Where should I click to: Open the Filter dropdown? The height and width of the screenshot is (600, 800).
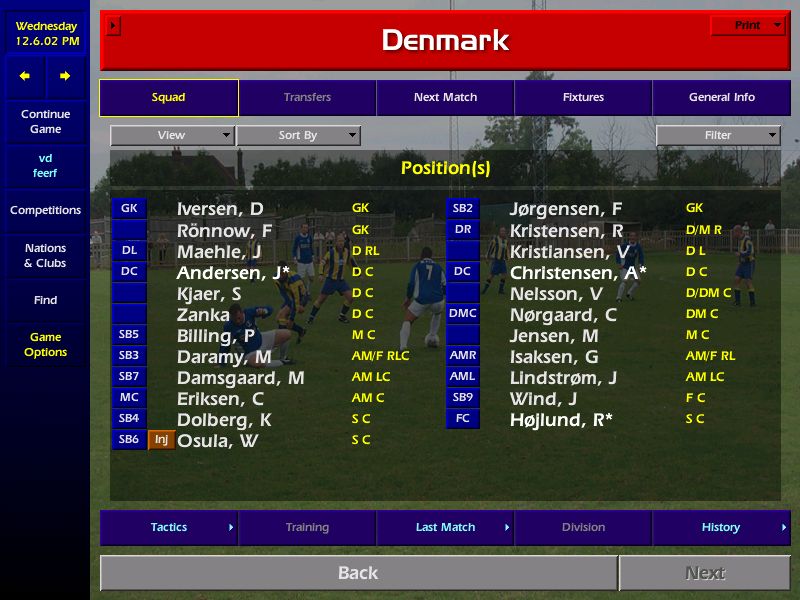coord(718,135)
